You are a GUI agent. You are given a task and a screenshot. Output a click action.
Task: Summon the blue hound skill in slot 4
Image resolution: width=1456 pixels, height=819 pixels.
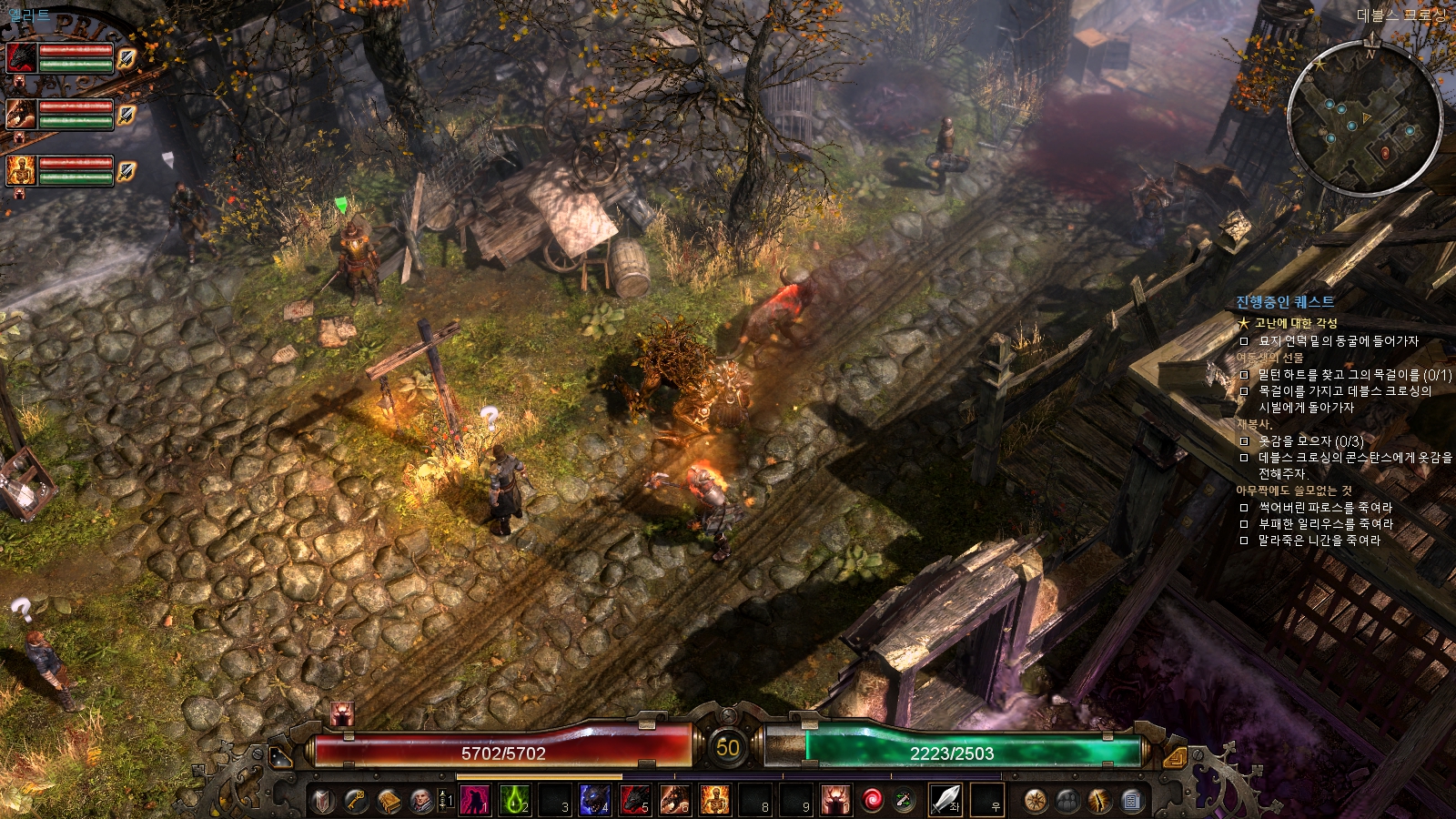tap(594, 801)
